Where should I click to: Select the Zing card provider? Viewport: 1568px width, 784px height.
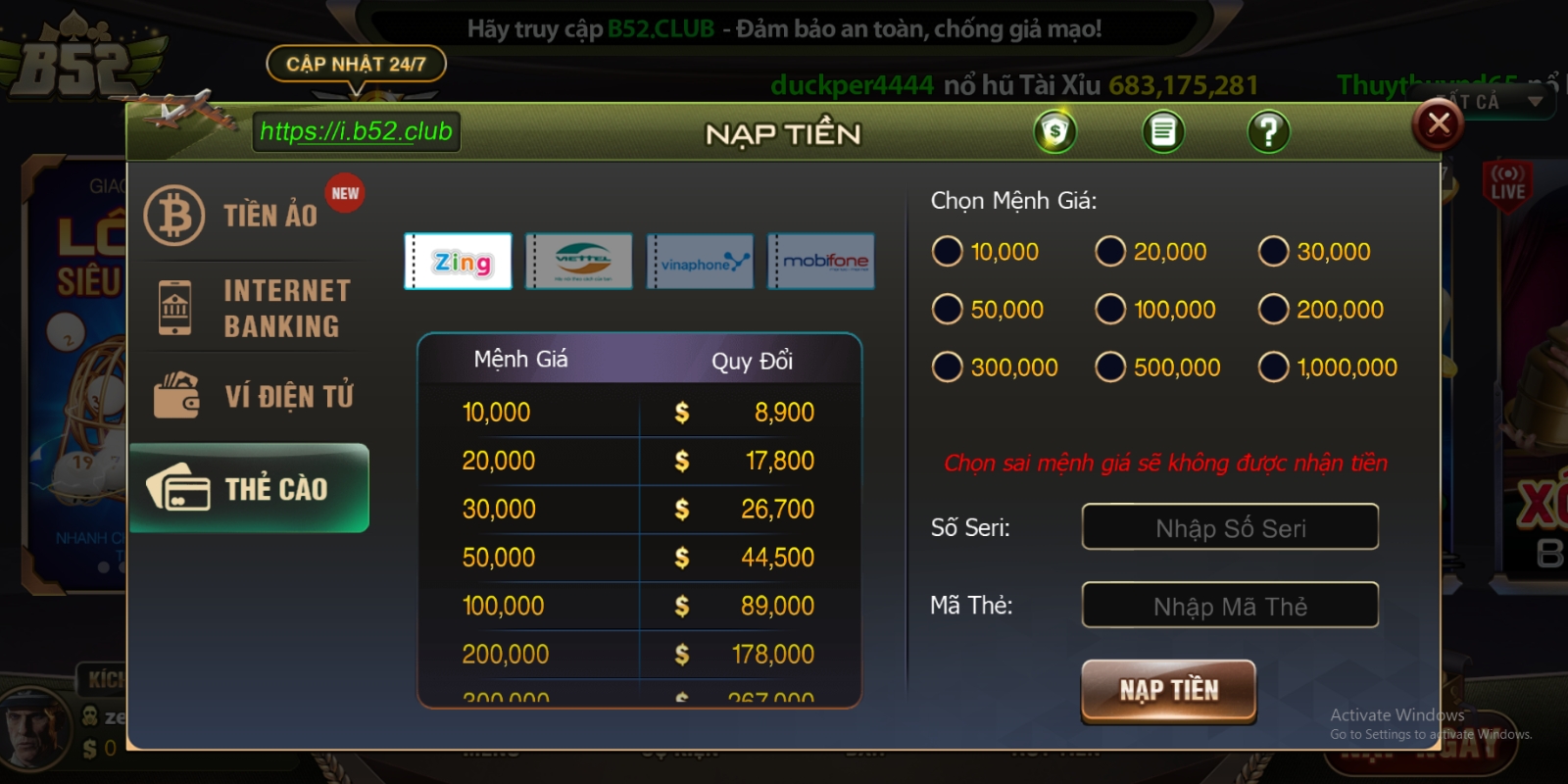(x=459, y=261)
